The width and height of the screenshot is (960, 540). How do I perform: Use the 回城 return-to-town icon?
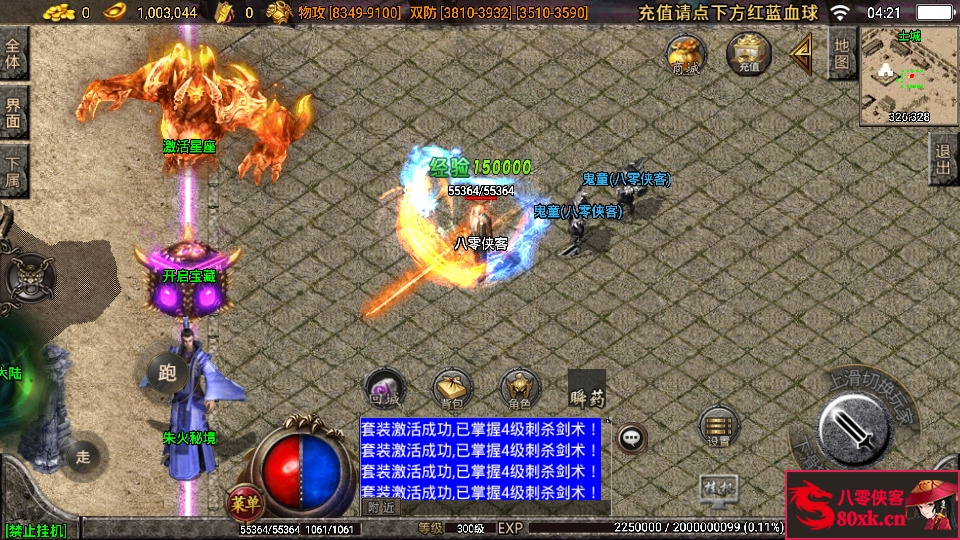pyautogui.click(x=384, y=388)
